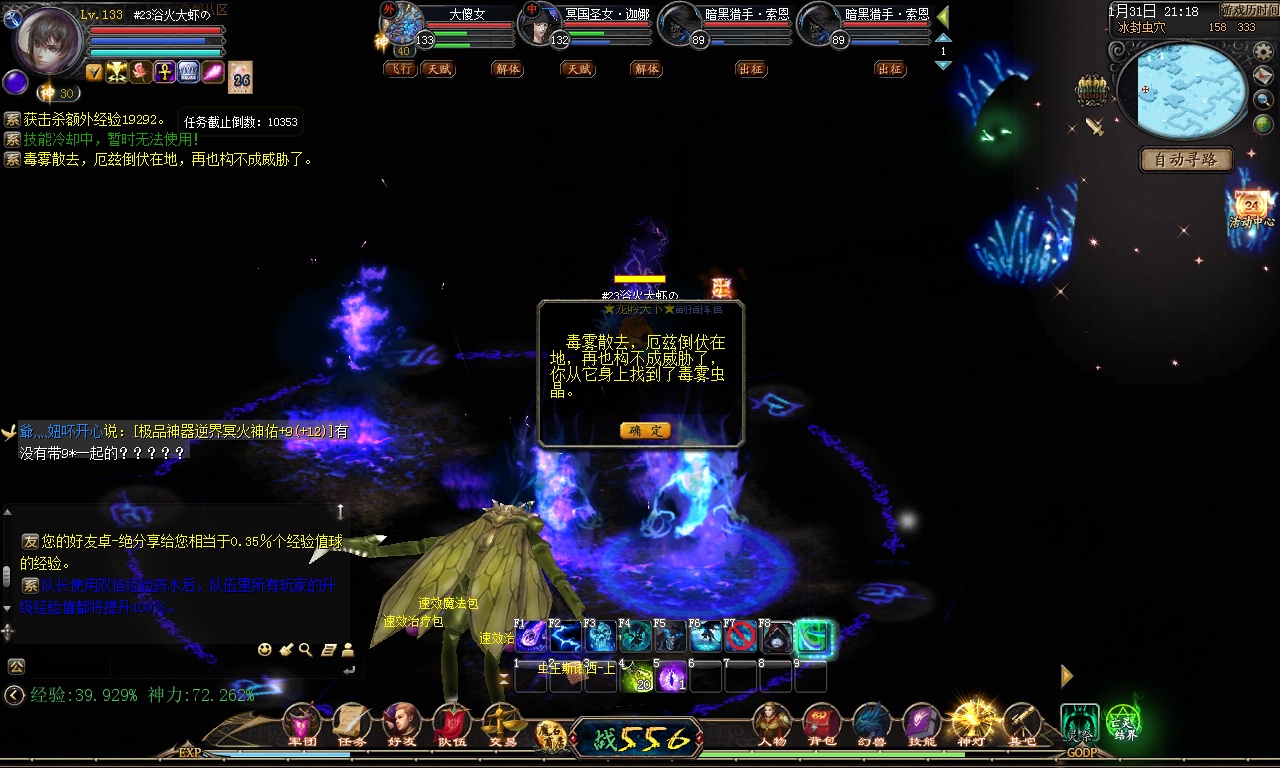Image resolution: width=1280 pixels, height=768 pixels.
Task: Select the 冥国圣女·迦娜 pet portrait
Action: point(540,22)
